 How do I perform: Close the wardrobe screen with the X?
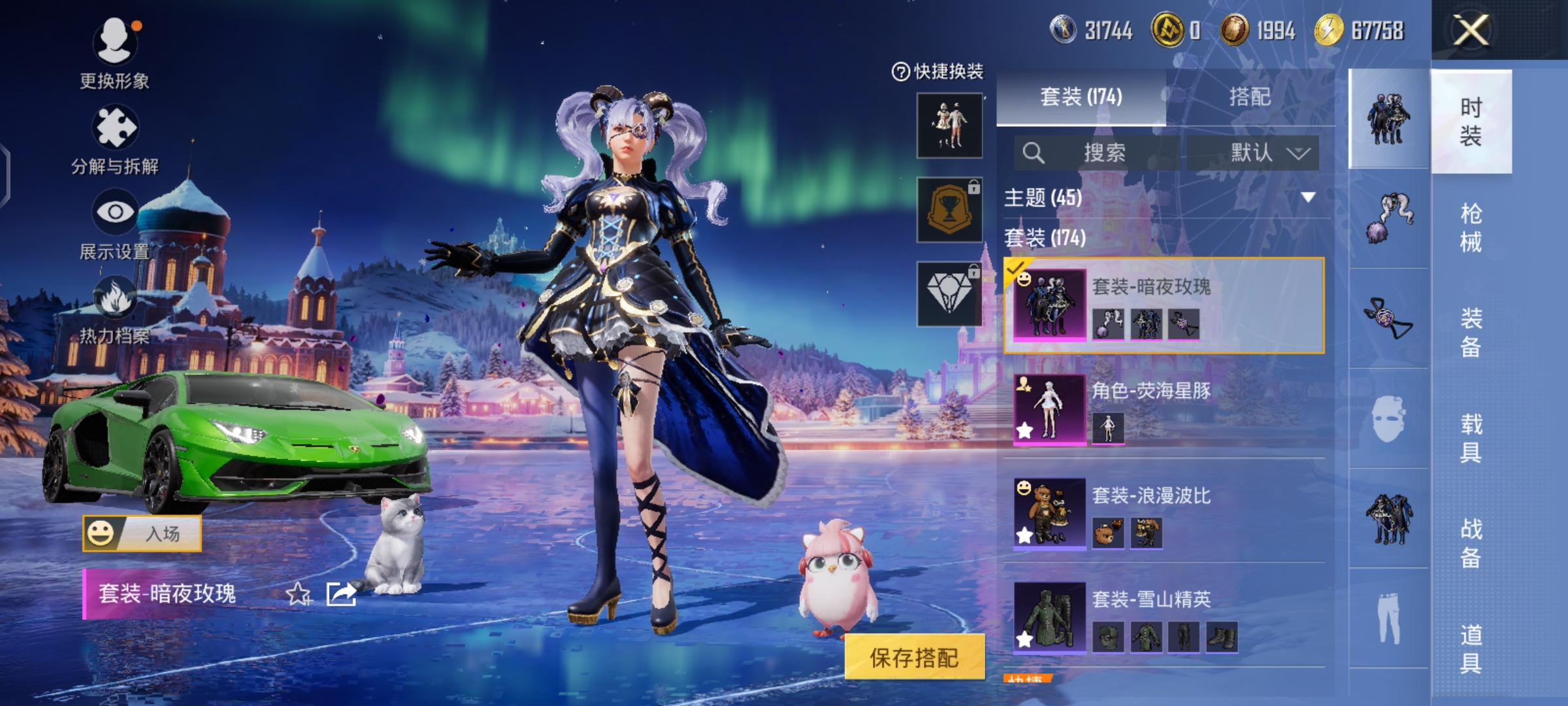pos(1471,30)
